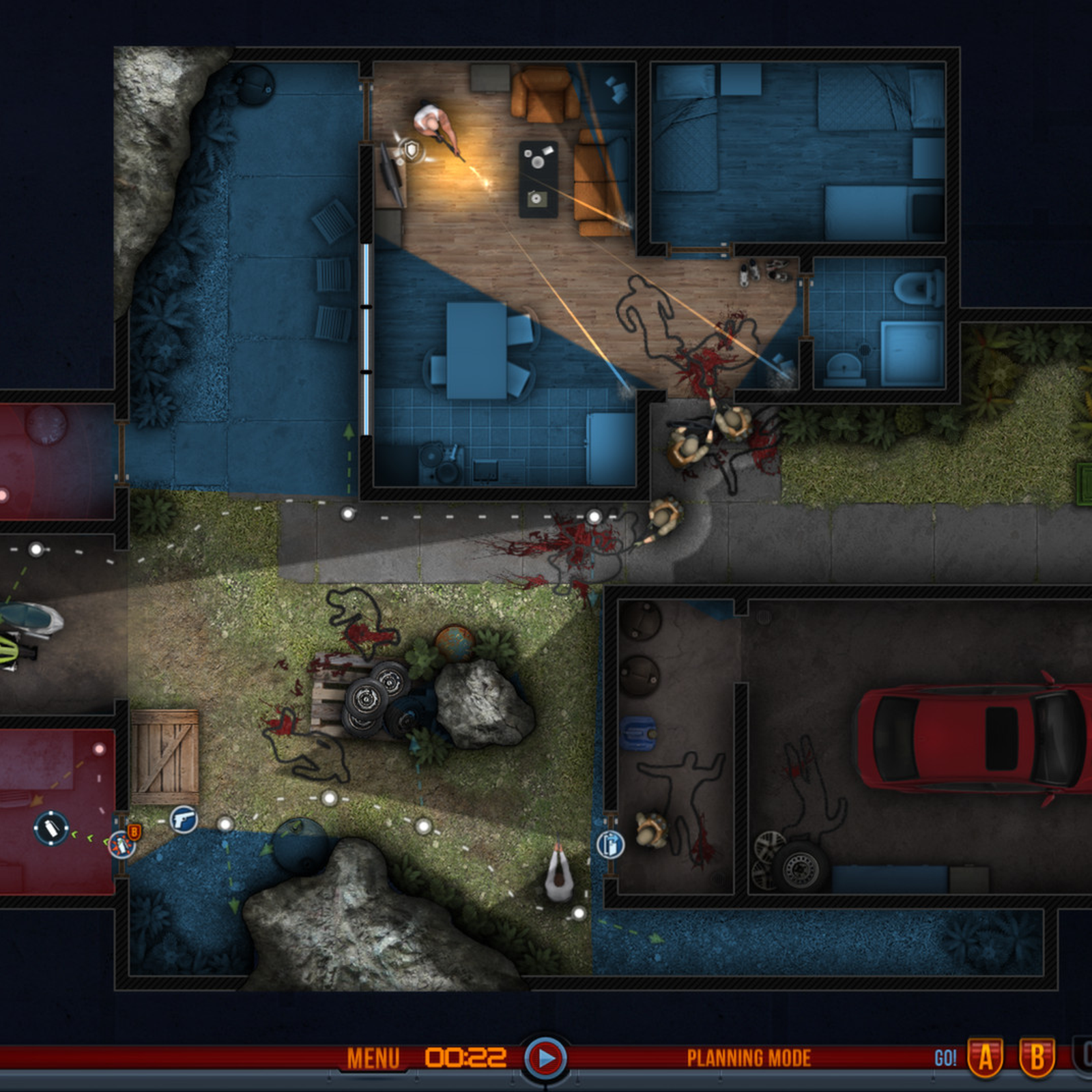This screenshot has width=1092, height=1092.
Task: Trigger go-code B shield
Action: [x=1037, y=1058]
